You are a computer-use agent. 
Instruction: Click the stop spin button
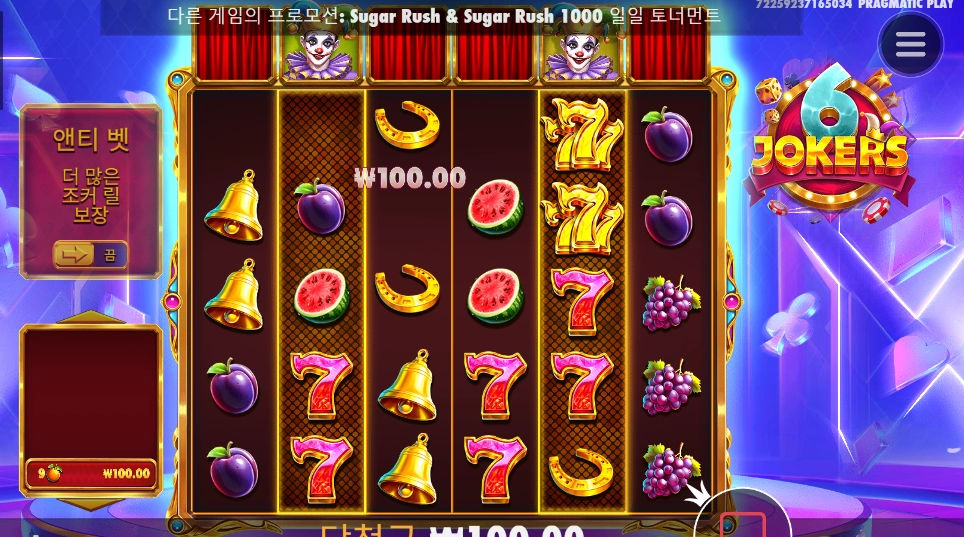[742, 524]
